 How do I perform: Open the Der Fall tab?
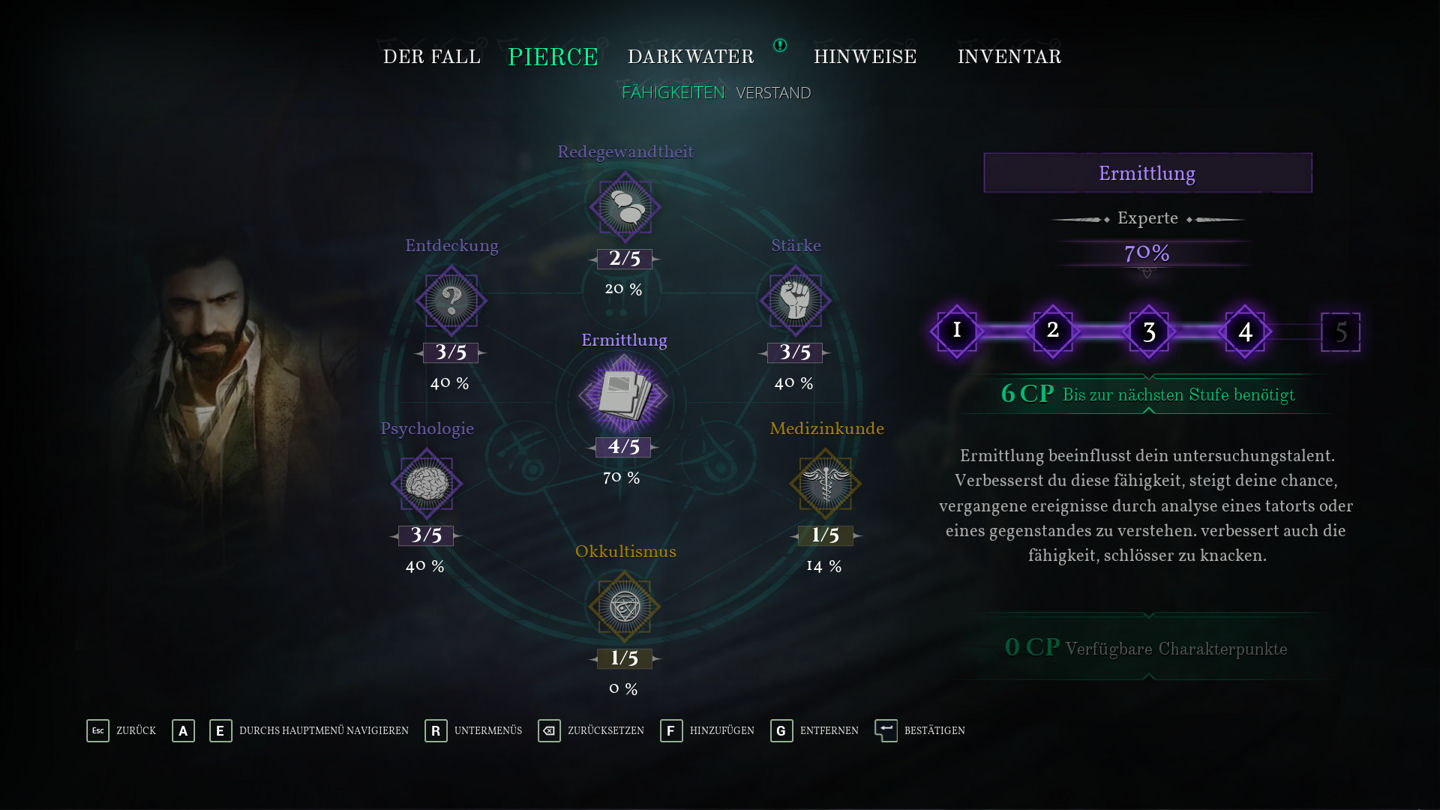click(432, 57)
